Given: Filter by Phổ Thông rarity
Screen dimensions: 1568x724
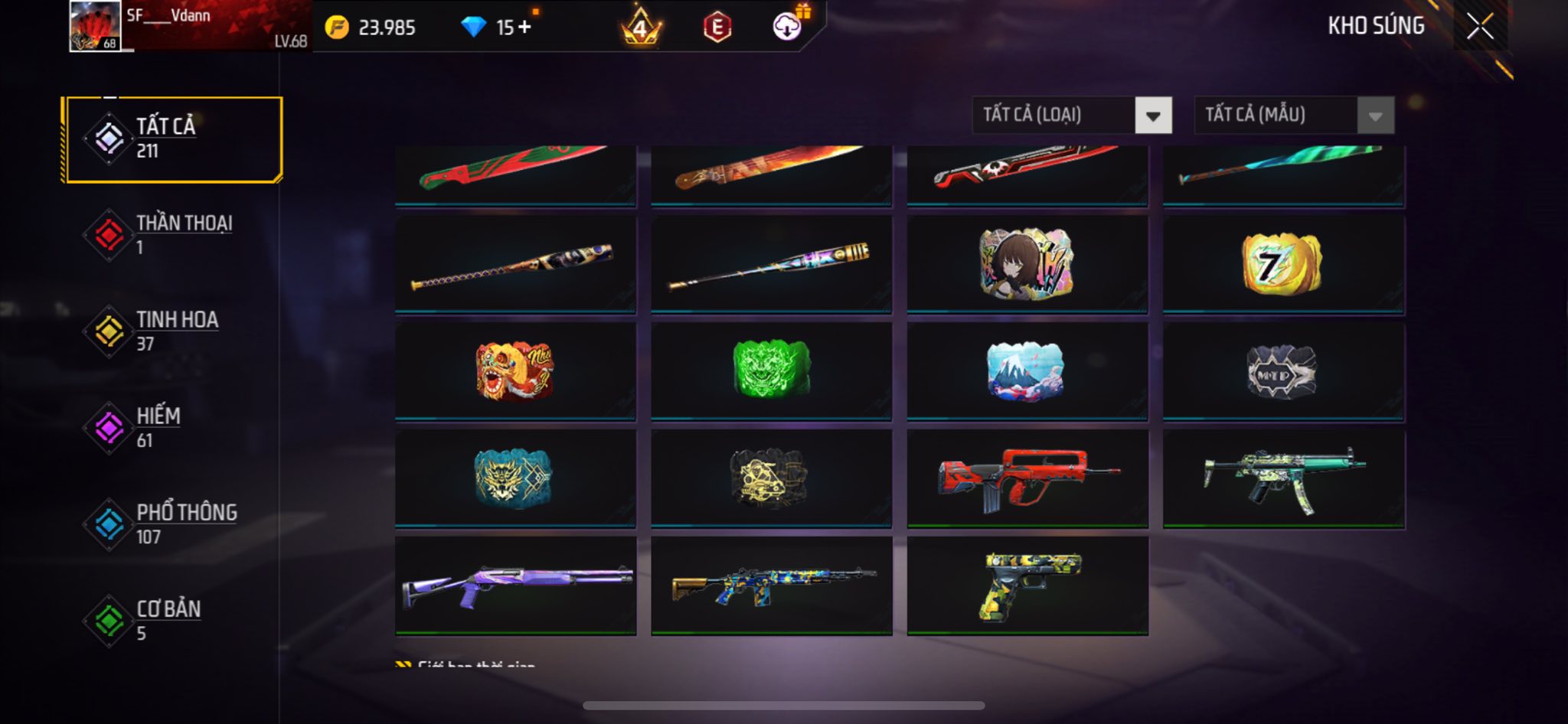Looking at the screenshot, I should [x=175, y=524].
